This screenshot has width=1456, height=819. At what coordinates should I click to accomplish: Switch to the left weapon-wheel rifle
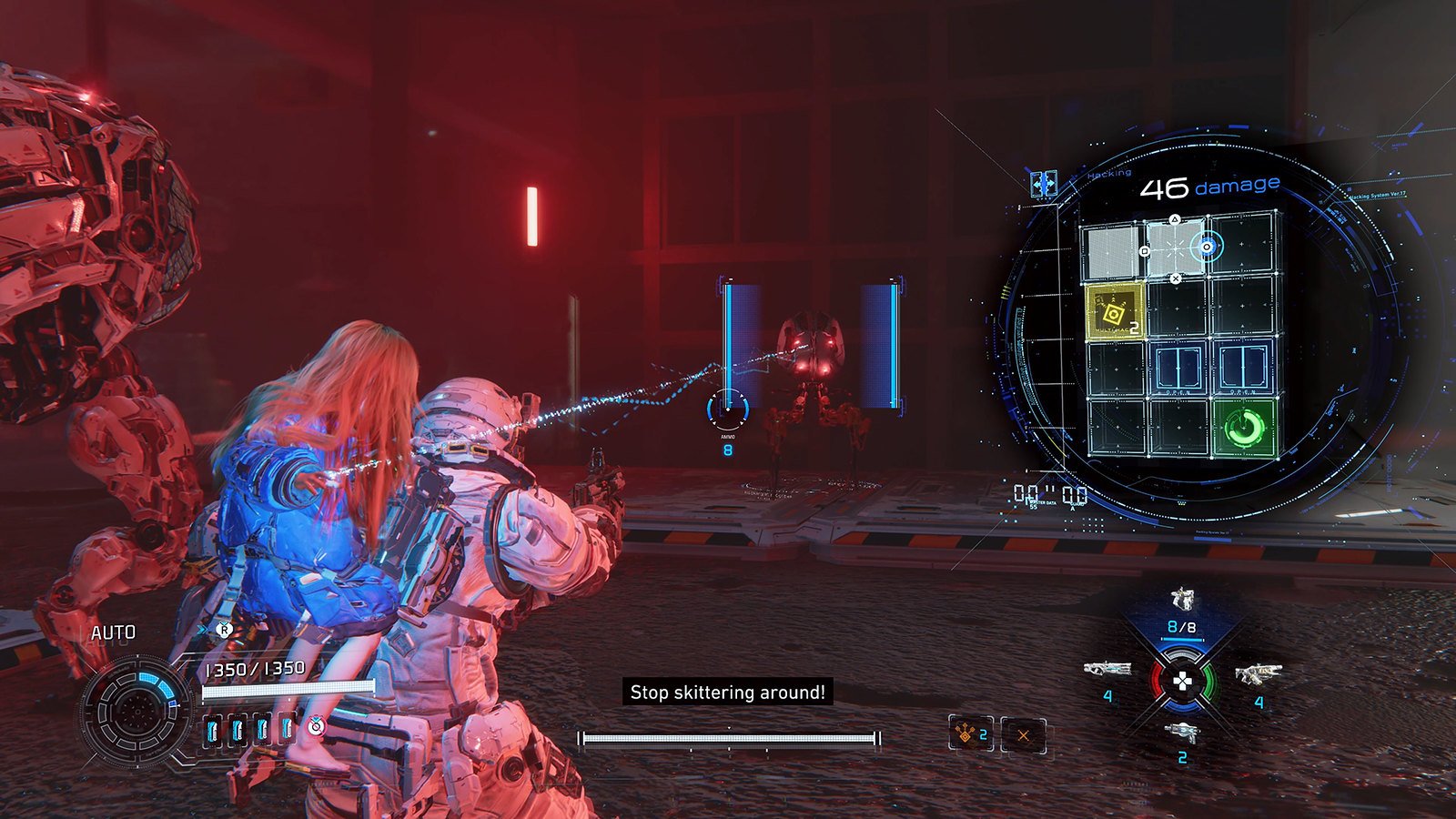tap(1107, 671)
